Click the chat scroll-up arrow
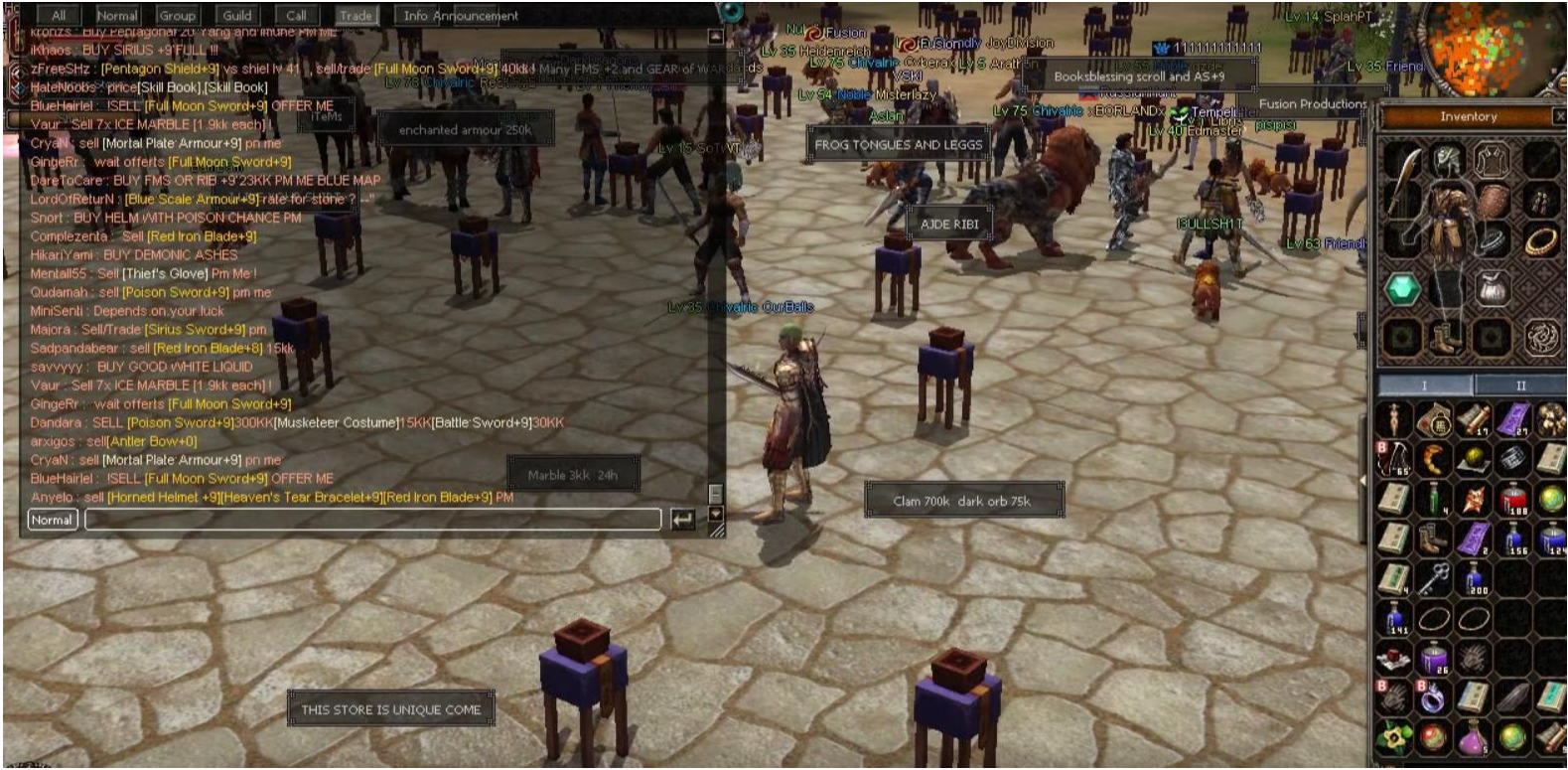Image resolution: width=1568 pixels, height=770 pixels. 715,37
